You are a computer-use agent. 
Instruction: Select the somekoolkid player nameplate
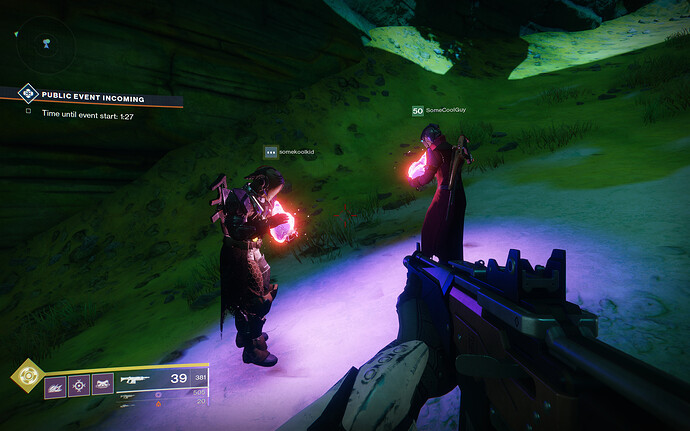click(289, 152)
